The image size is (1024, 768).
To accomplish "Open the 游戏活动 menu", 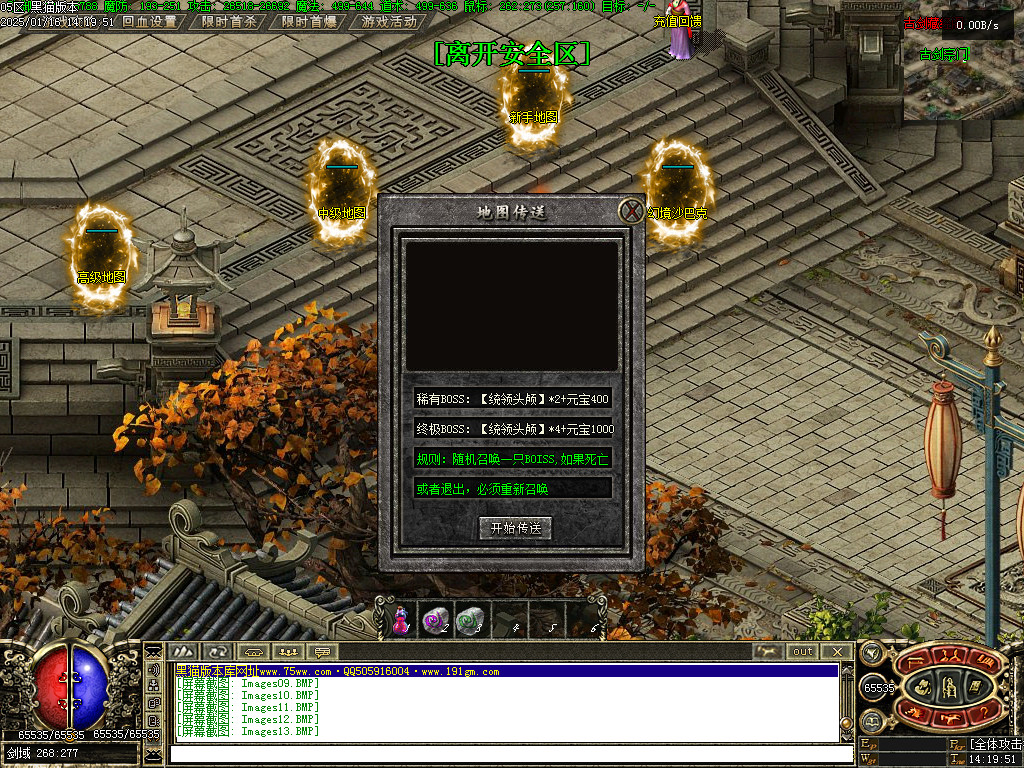I will pos(389,21).
